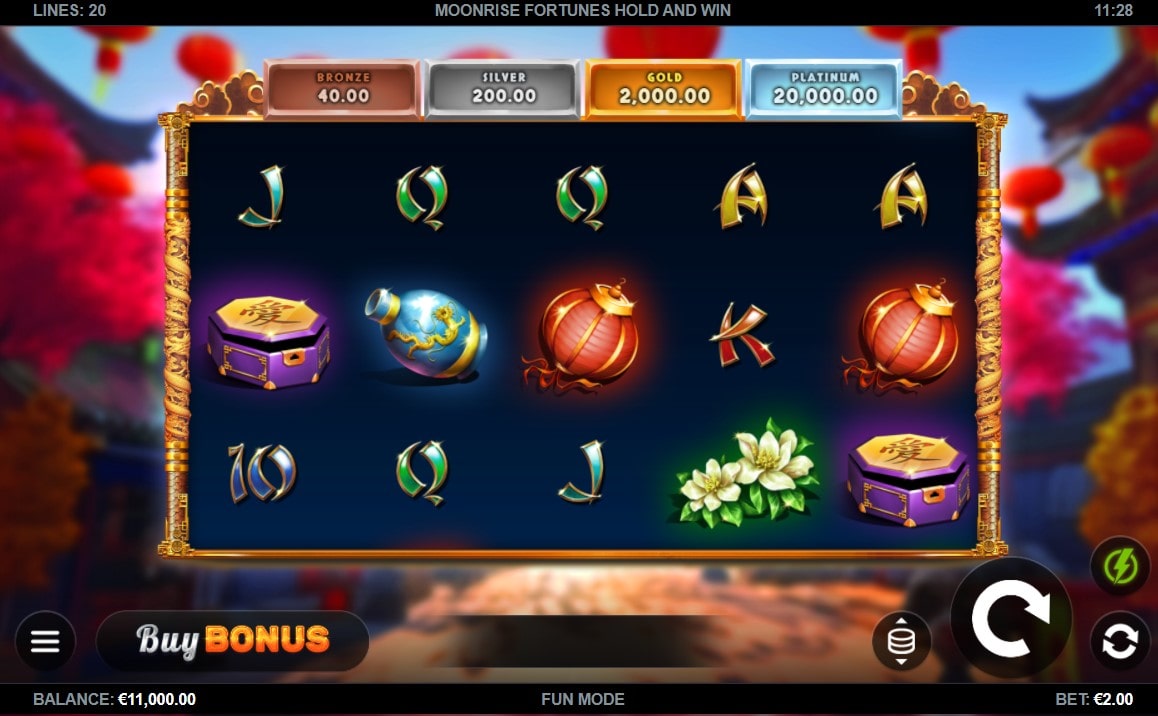Toggle the lightning bolt turbo mode
This screenshot has height=716, width=1158.
1120,567
